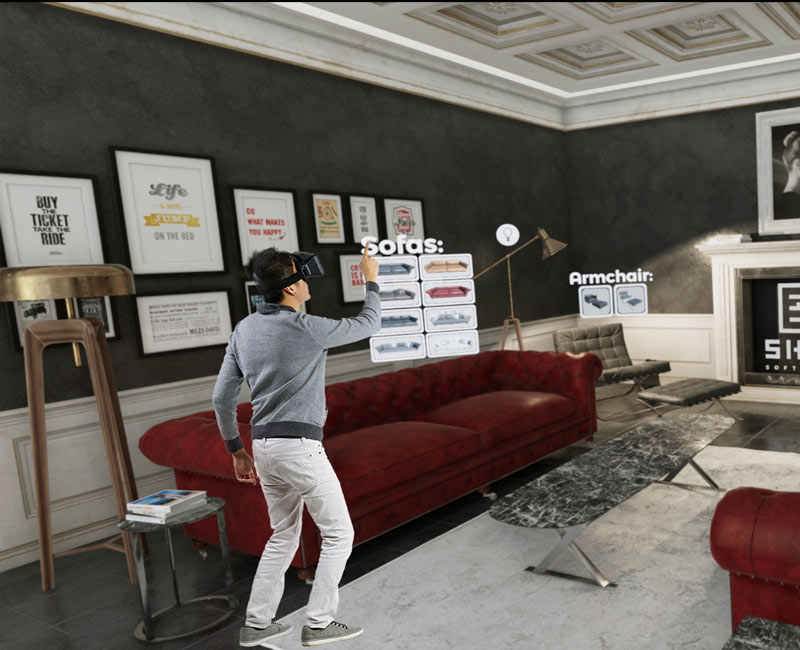Screen dimensions: 800x650
Task: Select the beige sofa thumbnail
Action: tap(446, 267)
